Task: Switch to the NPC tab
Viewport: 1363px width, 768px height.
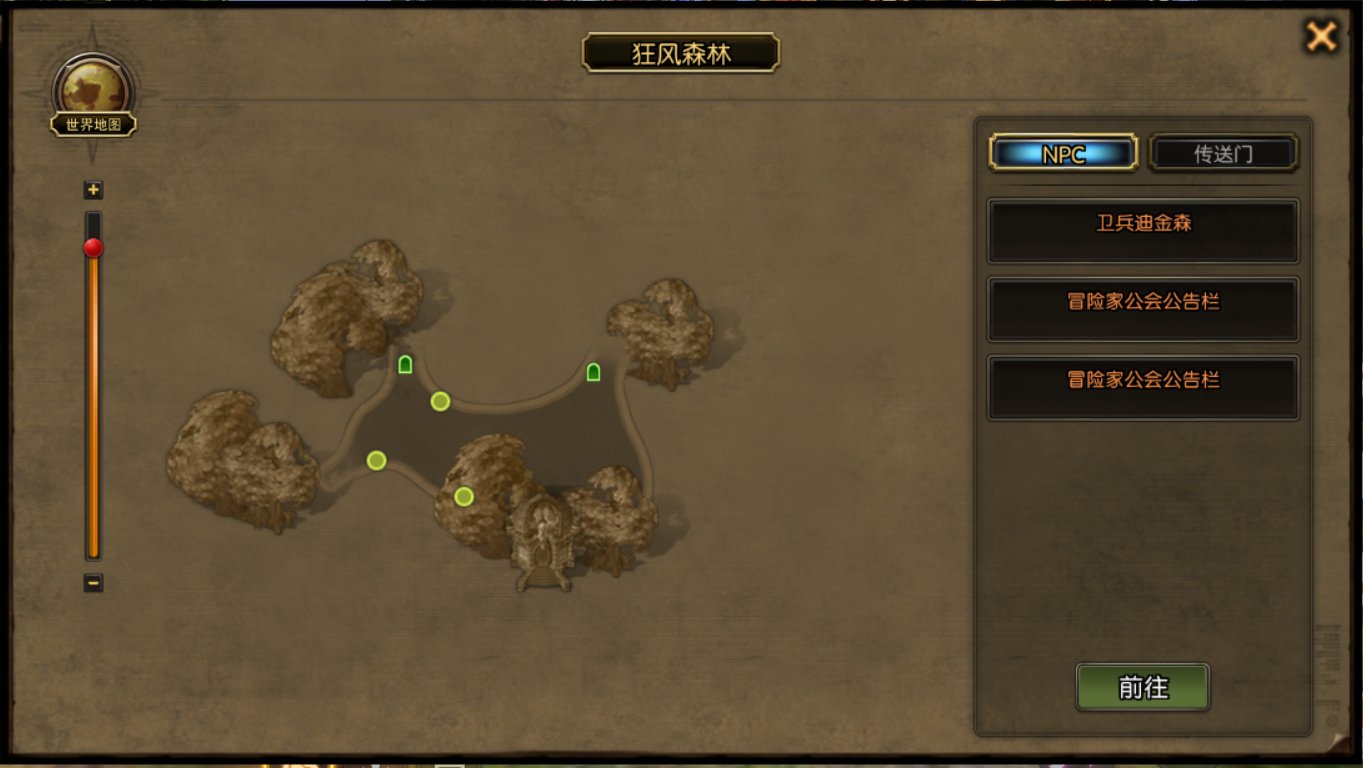Action: [1063, 154]
